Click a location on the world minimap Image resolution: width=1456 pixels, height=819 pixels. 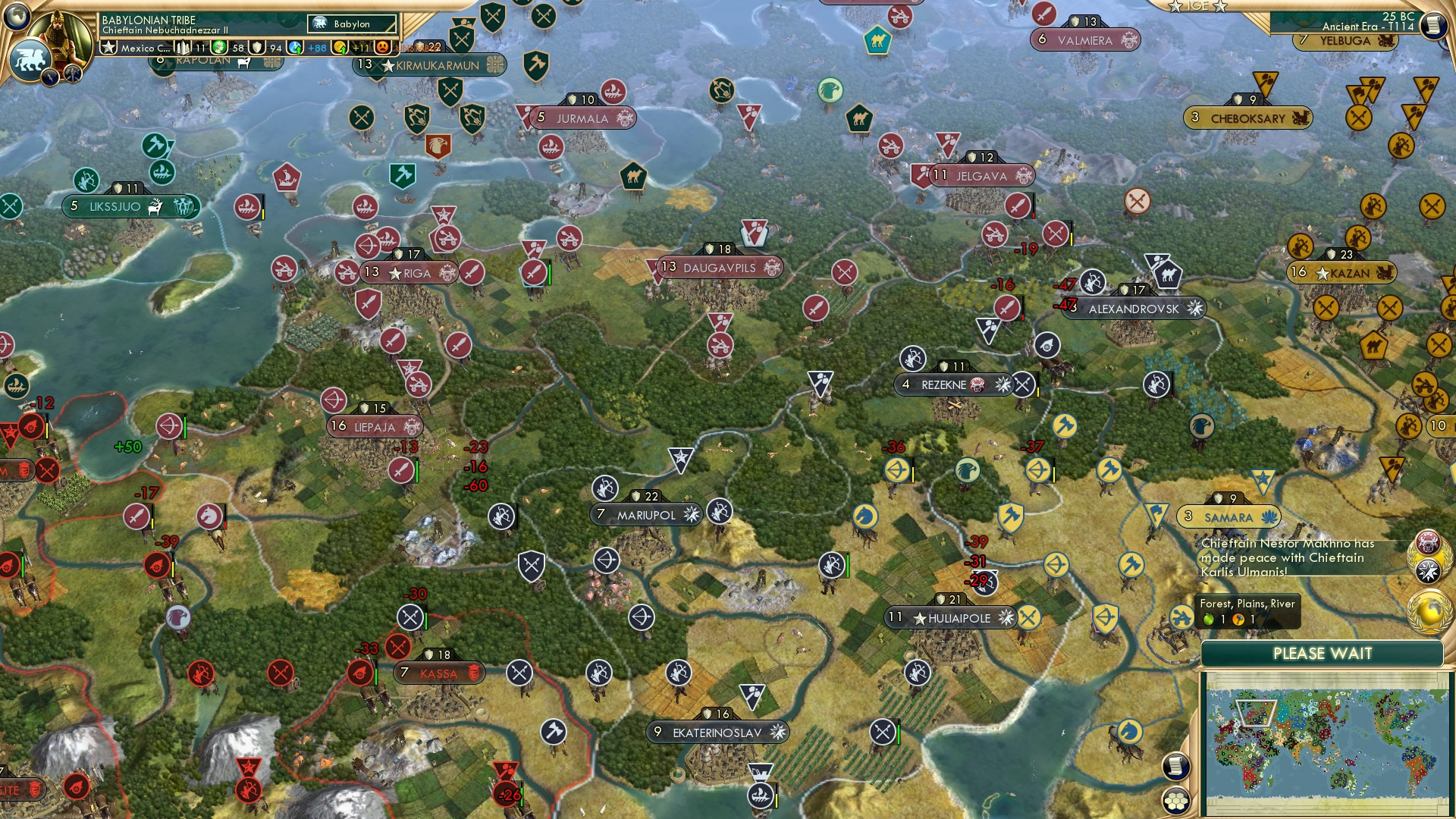(x=1327, y=747)
